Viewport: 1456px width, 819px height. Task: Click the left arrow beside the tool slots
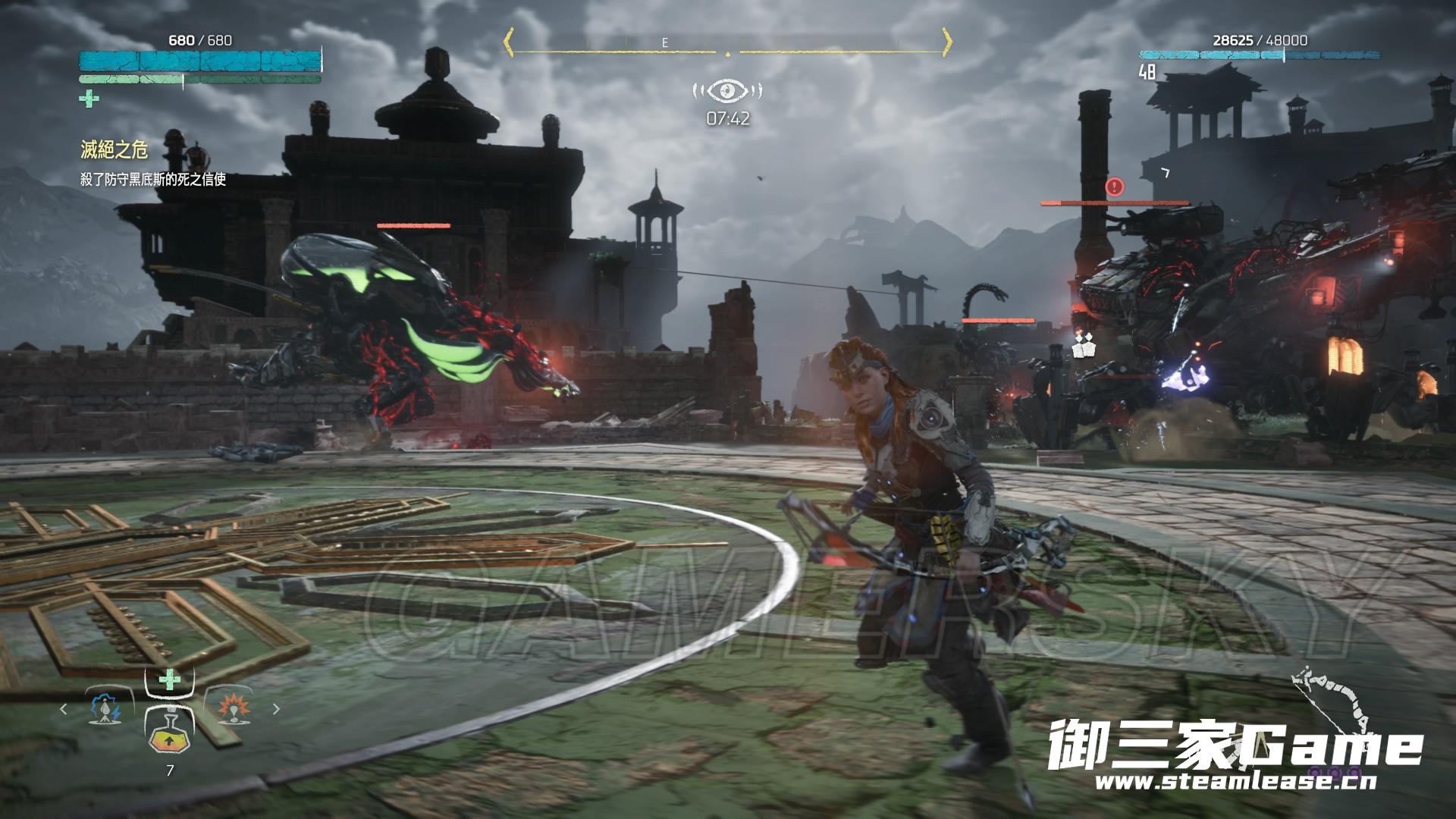pyautogui.click(x=64, y=710)
